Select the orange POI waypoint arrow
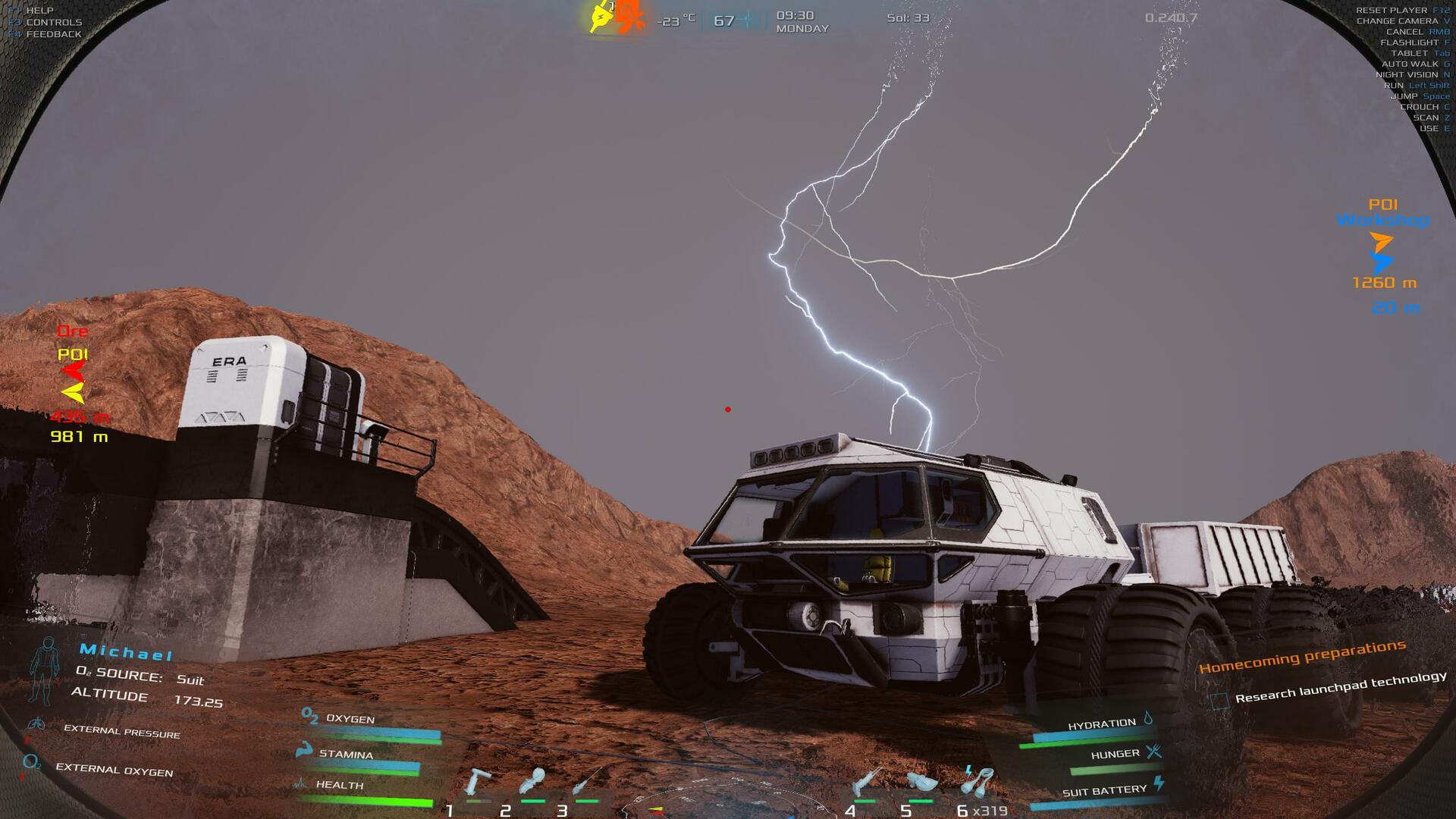Screen dimensions: 1456x819 pos(1381,243)
